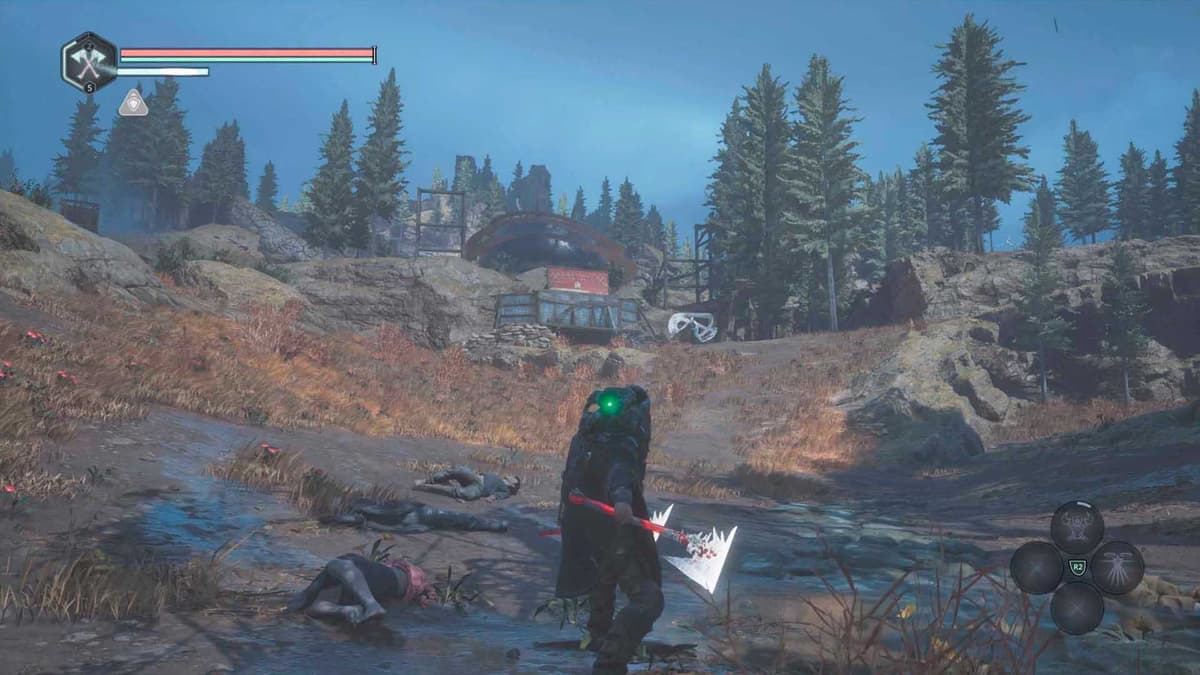
Task: Activate the winged figure ability slot
Action: (x=1117, y=567)
